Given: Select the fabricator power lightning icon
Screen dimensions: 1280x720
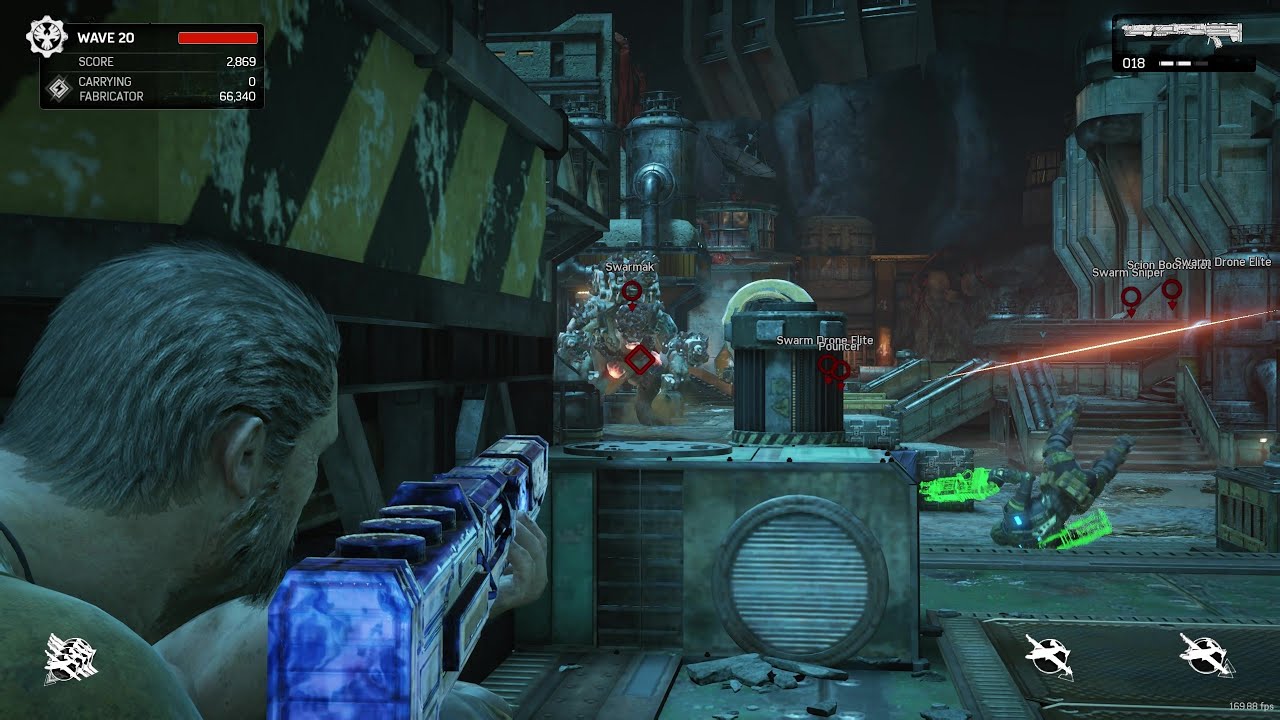Looking at the screenshot, I should tap(59, 90).
